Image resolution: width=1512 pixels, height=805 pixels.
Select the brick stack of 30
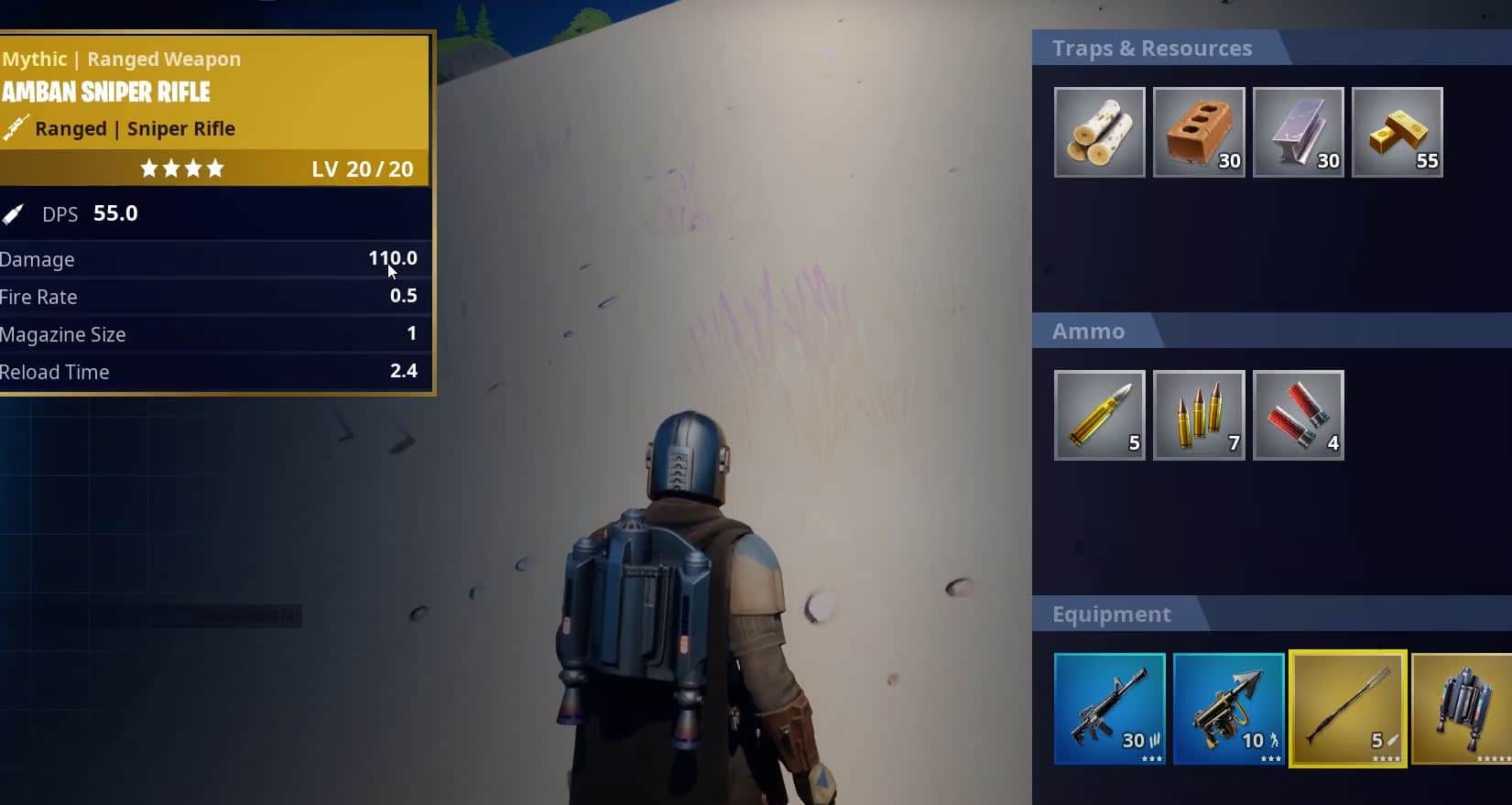click(1199, 131)
